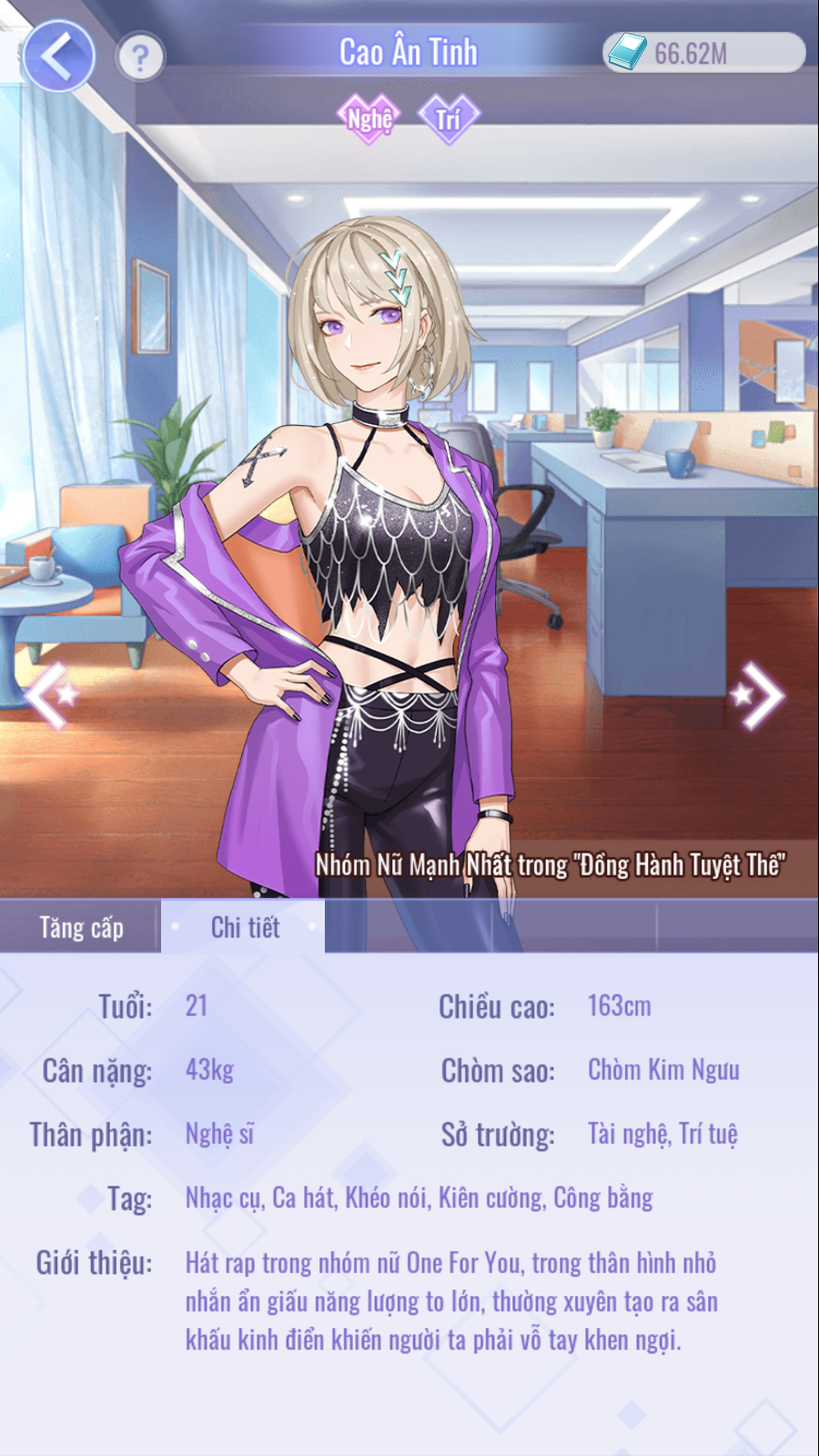Open the question mark help
Screen dimensions: 819x1456
pyautogui.click(x=140, y=58)
